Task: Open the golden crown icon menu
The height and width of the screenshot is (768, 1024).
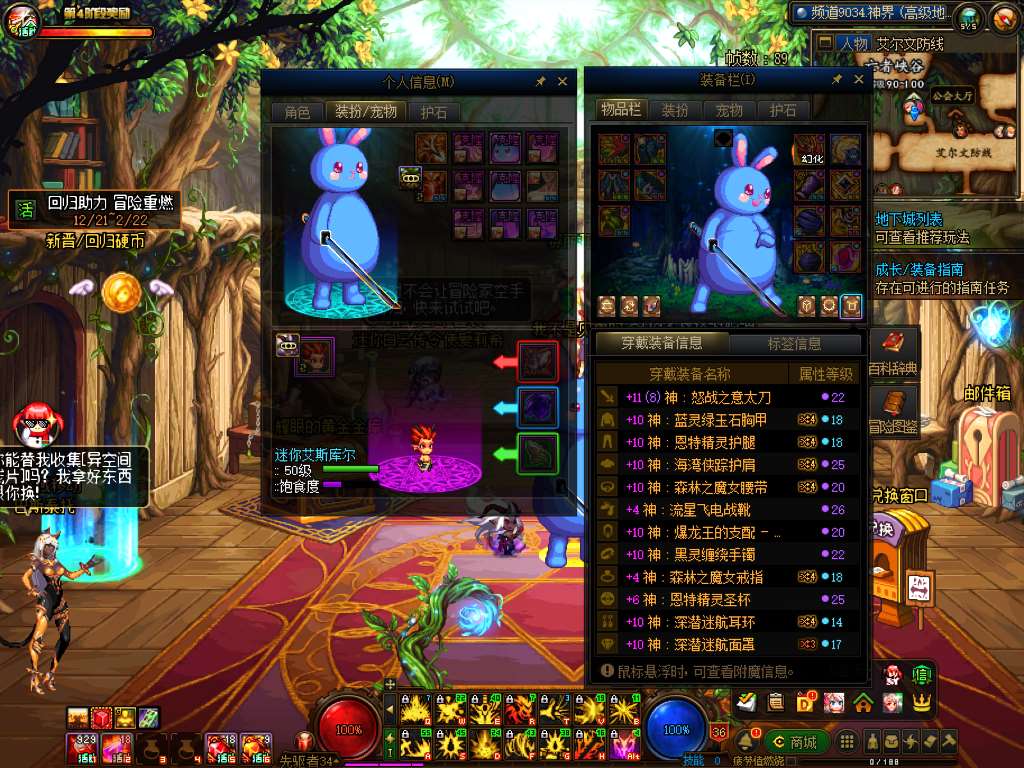Action: point(921,702)
